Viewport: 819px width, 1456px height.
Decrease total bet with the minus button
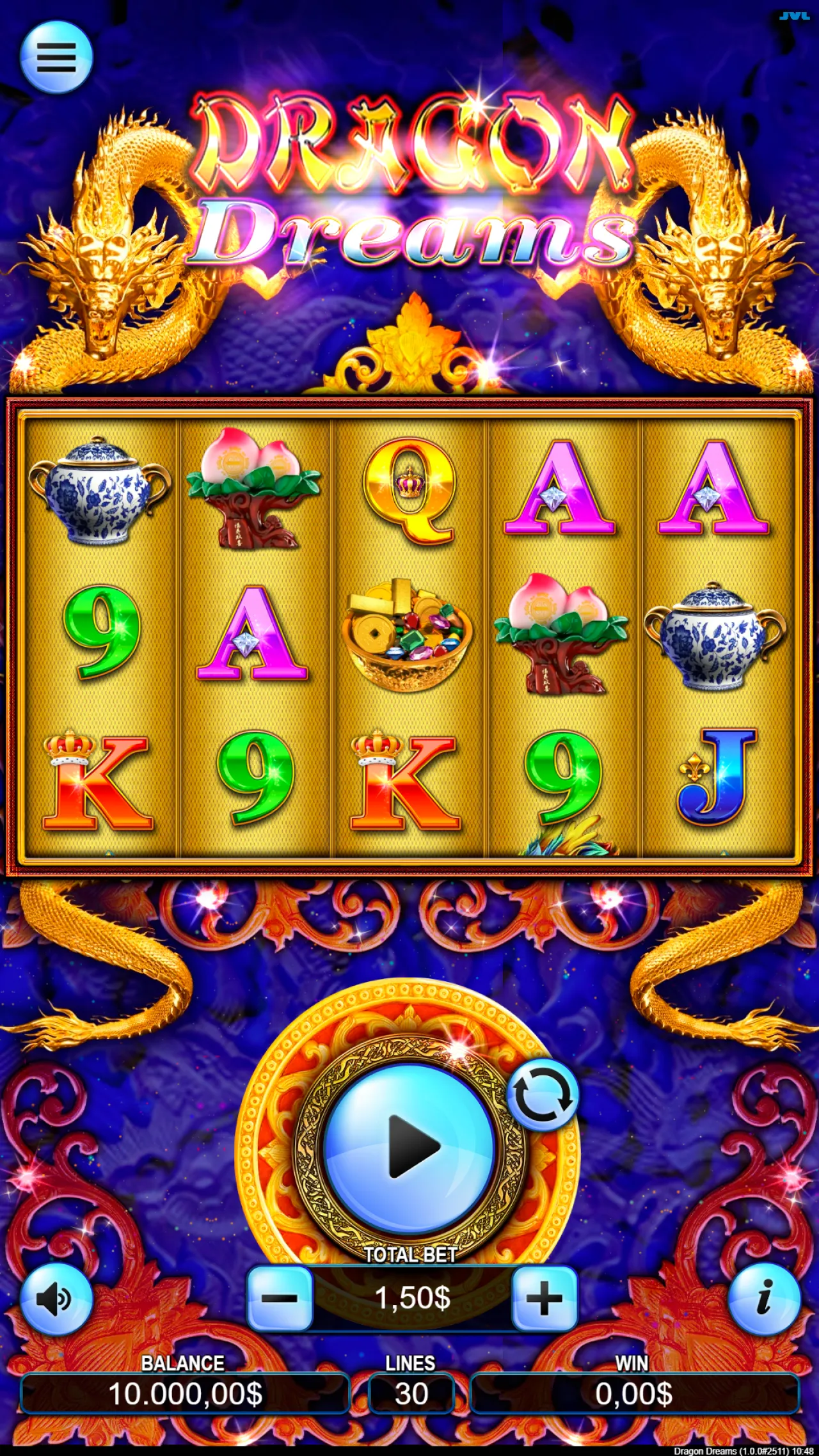[x=280, y=1299]
